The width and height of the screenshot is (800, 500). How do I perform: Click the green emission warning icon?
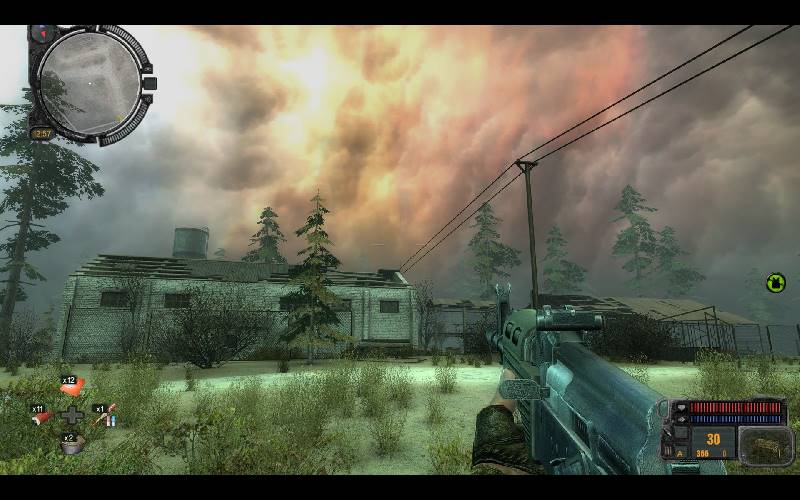pos(775,283)
